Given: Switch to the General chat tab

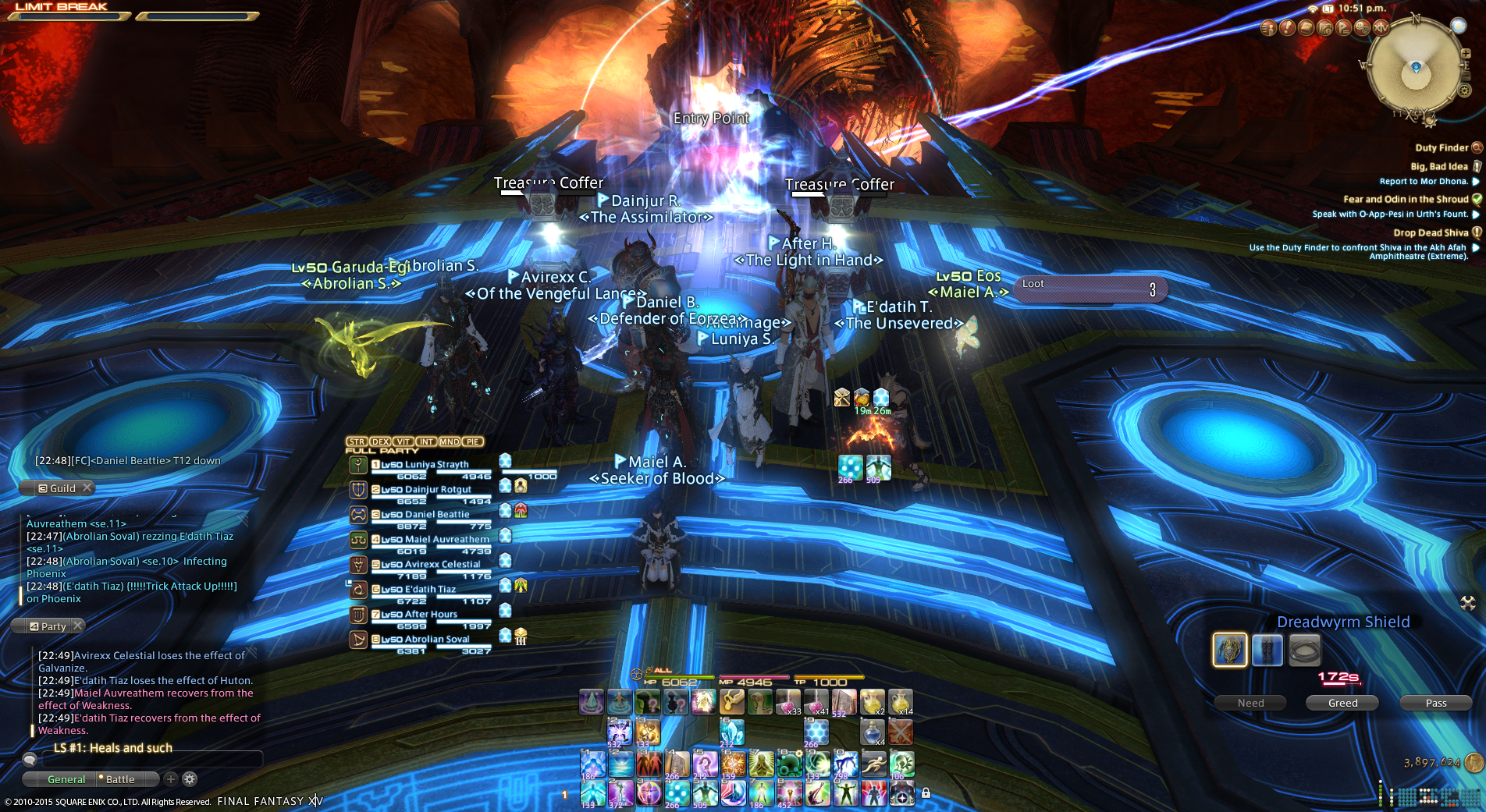Looking at the screenshot, I should pos(66,779).
